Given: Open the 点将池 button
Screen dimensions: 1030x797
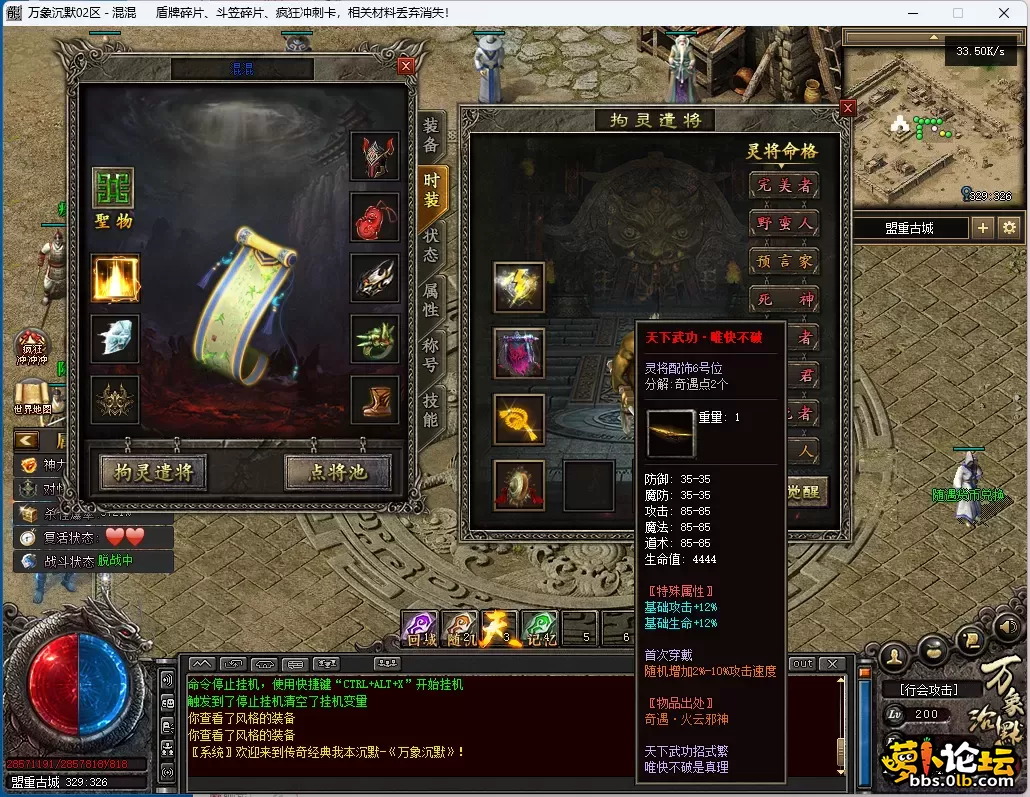Looking at the screenshot, I should coord(337,471).
